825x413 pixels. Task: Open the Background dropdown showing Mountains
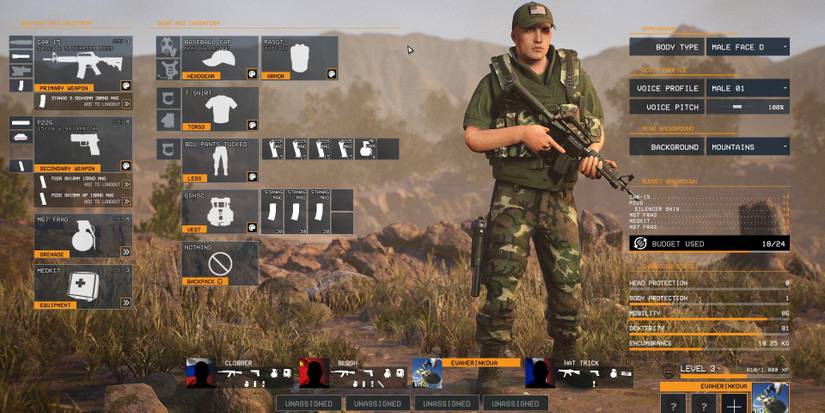point(746,147)
